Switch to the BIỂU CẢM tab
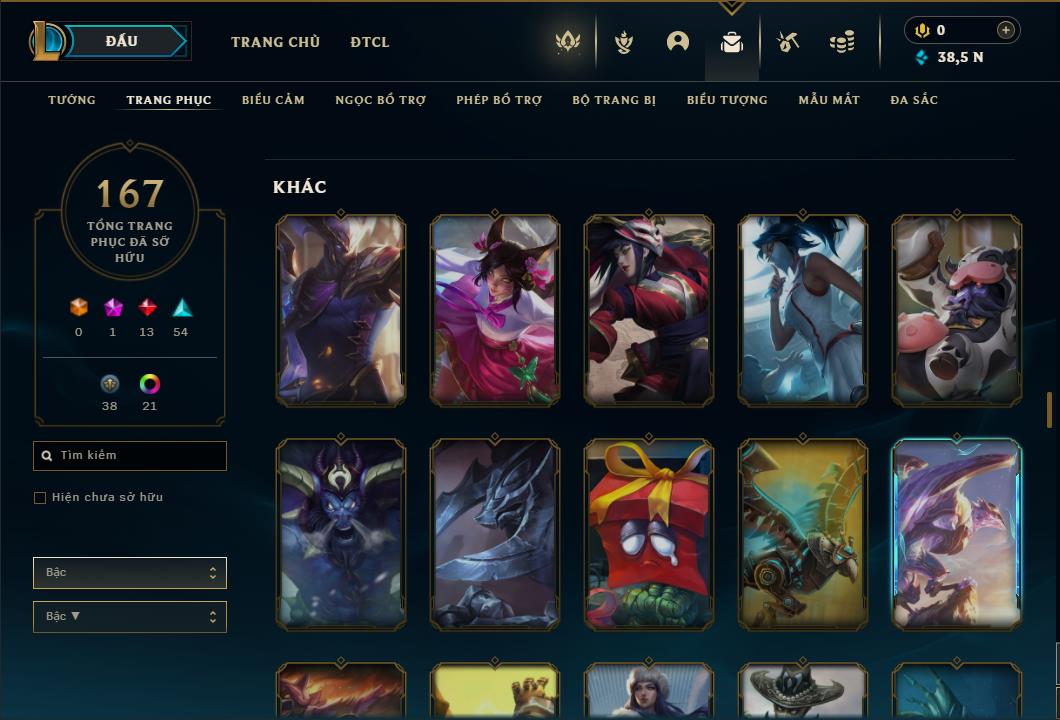This screenshot has width=1060, height=720. [273, 100]
